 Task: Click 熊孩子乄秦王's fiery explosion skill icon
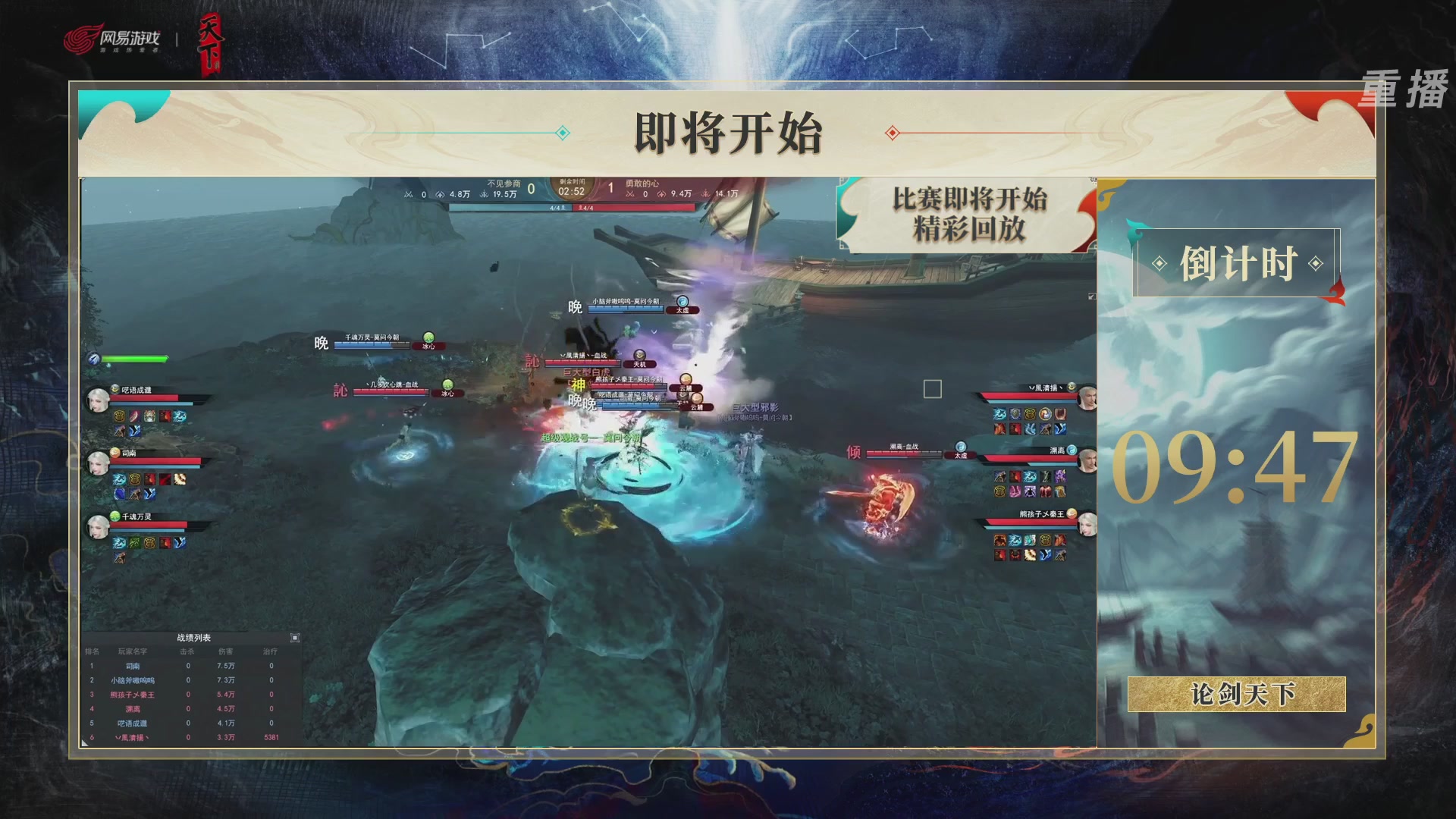point(999,540)
